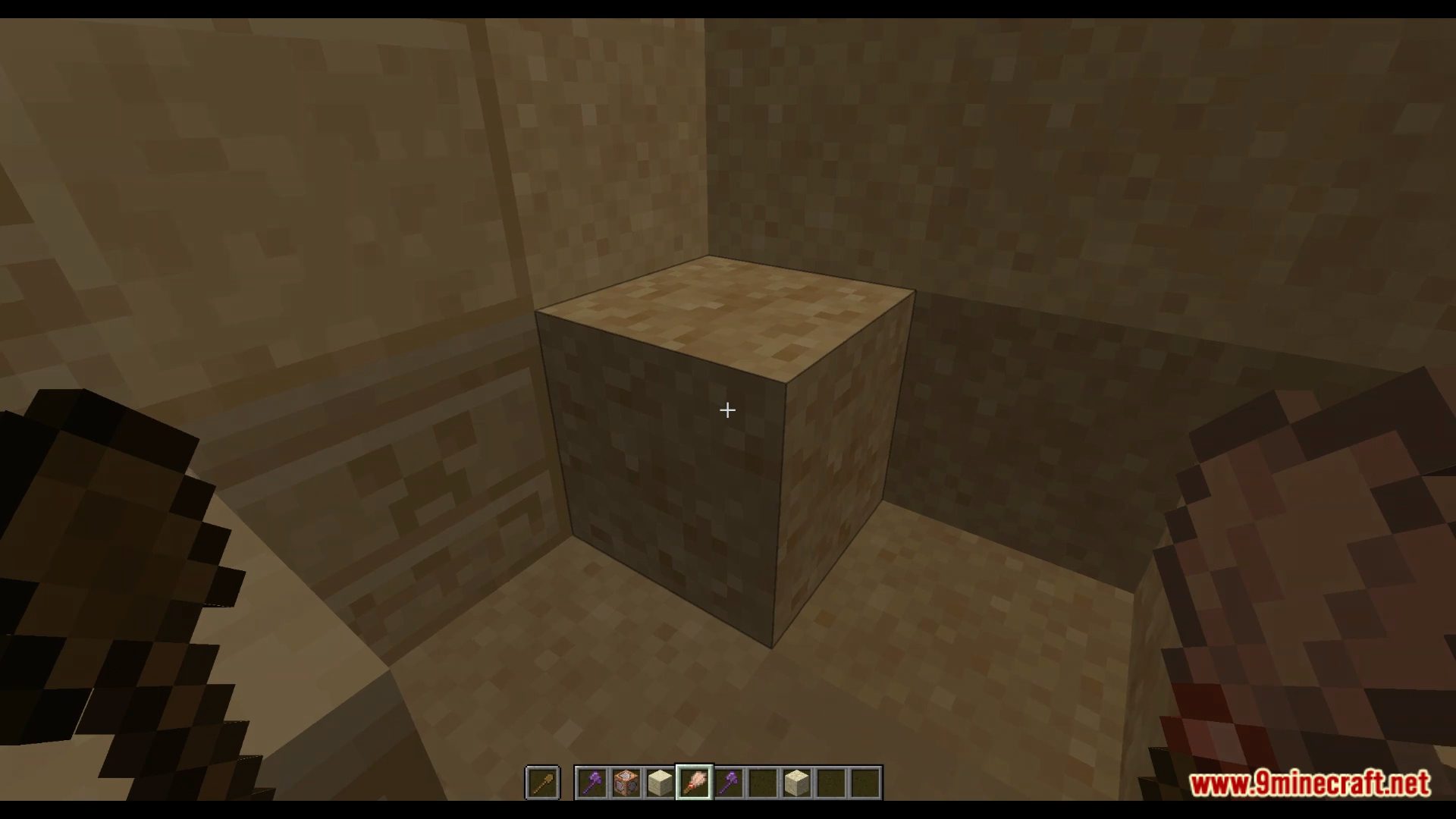Click the crosshair at screen center
This screenshot has height=819, width=1456.
[x=727, y=409]
